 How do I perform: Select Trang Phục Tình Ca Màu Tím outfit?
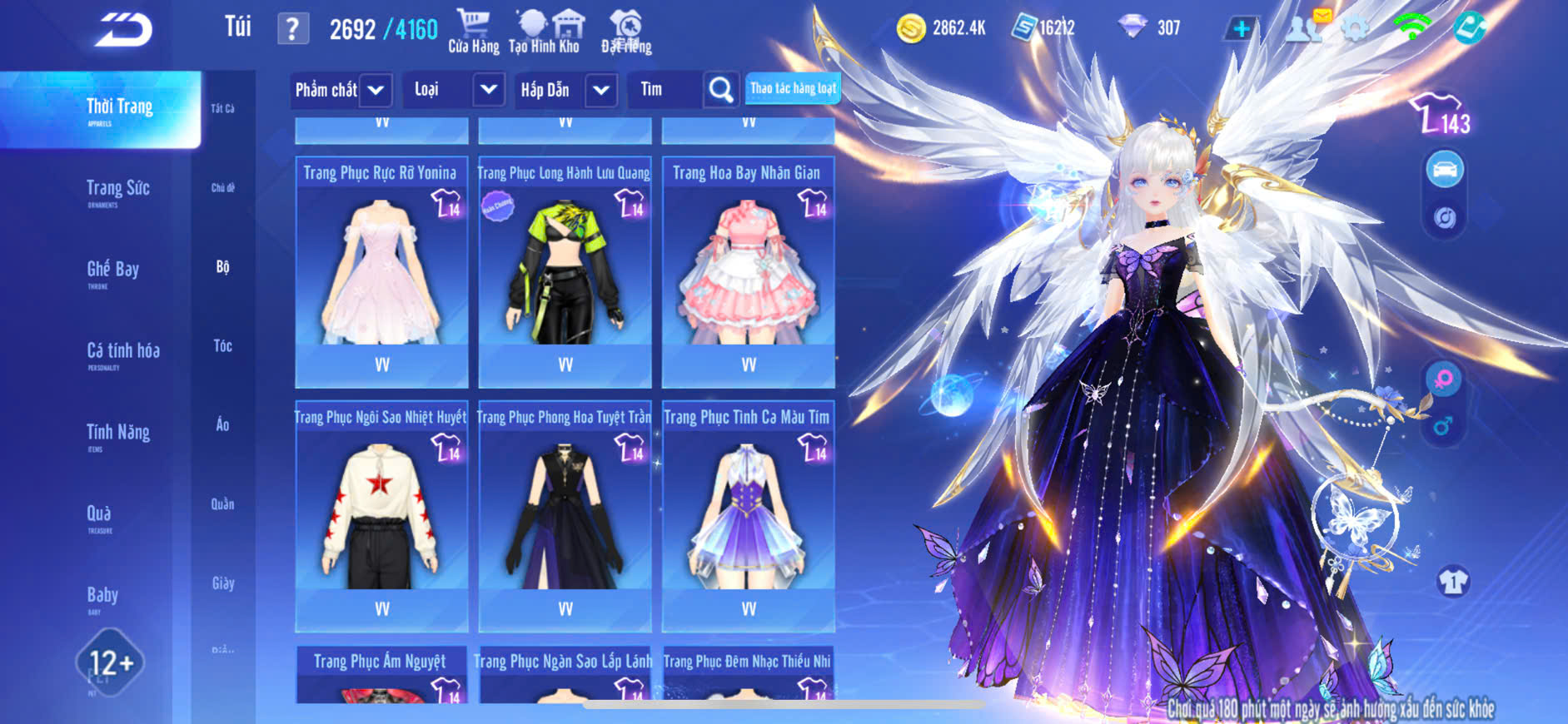(x=748, y=514)
